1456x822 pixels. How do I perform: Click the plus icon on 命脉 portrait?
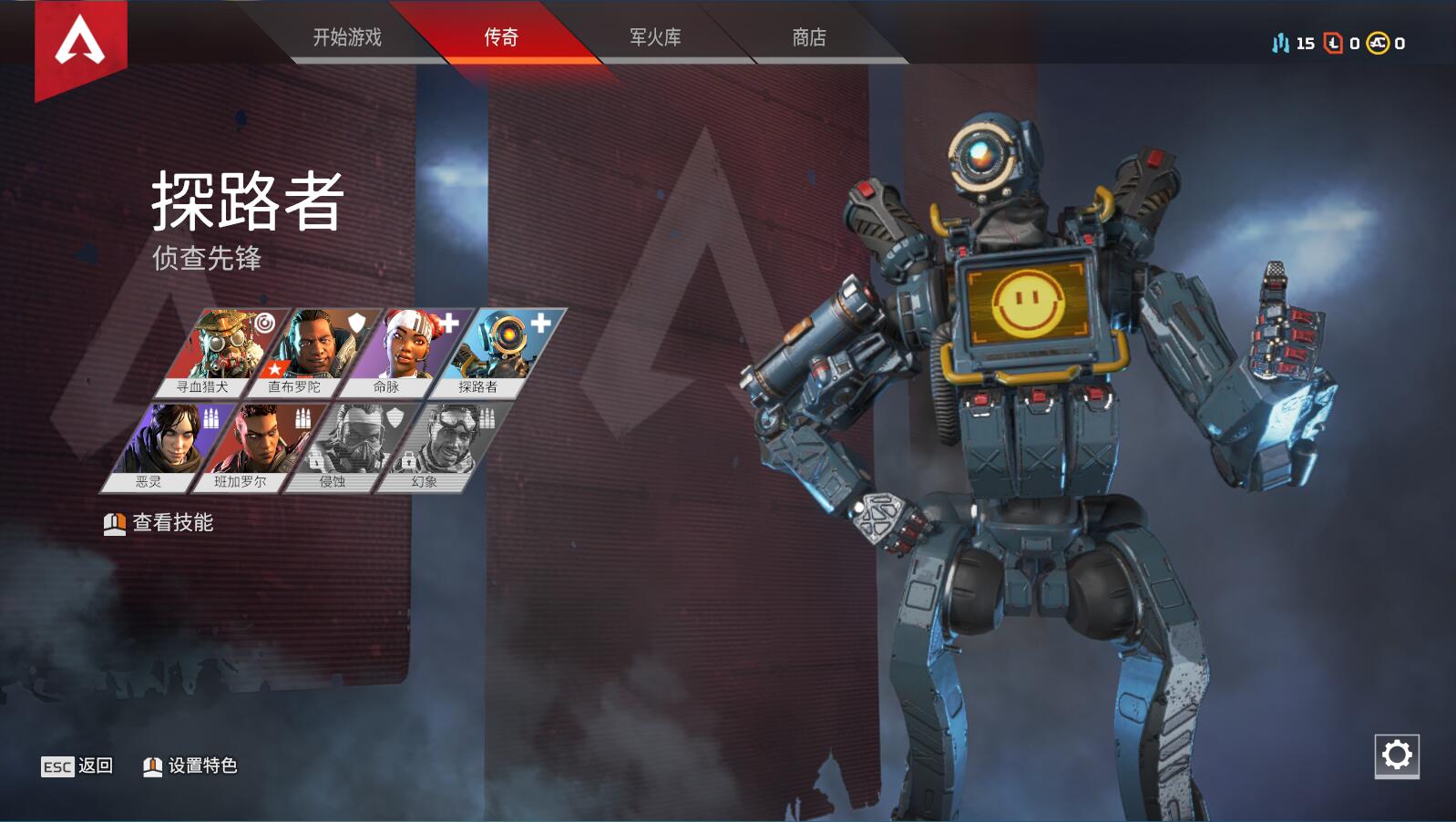coord(448,324)
